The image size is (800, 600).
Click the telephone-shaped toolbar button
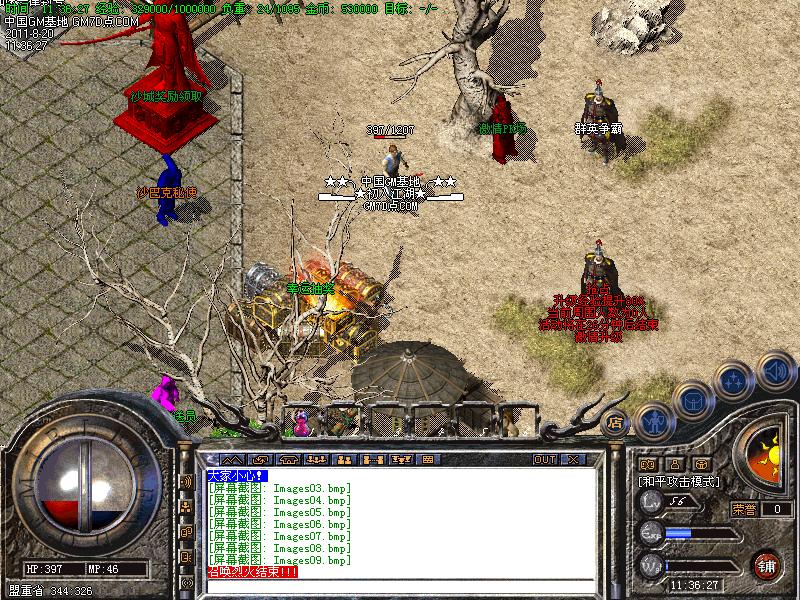pyautogui.click(x=291, y=459)
